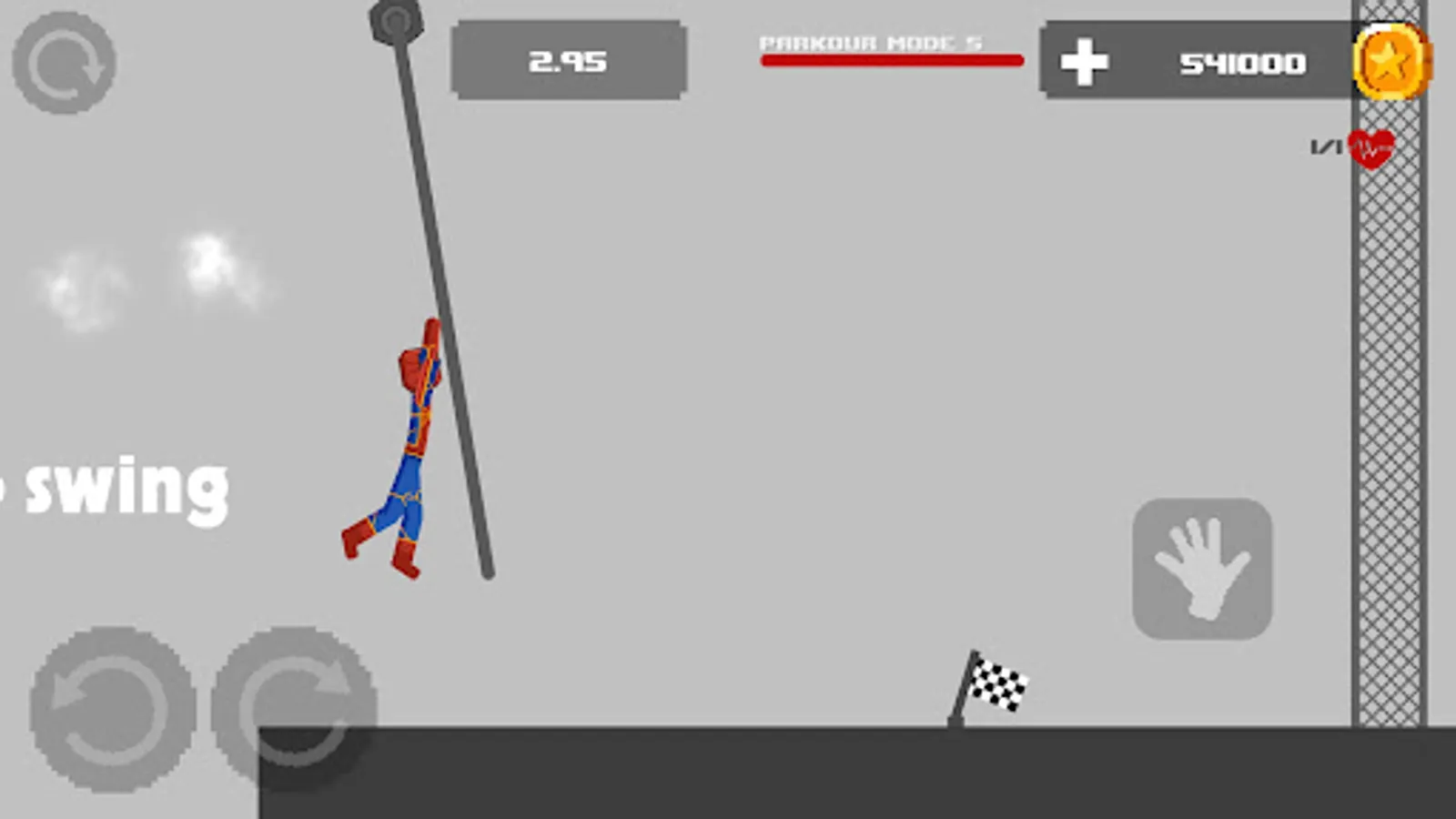Tap the coin balance 541000 display
Viewport: 1456px width, 819px height.
(1241, 64)
